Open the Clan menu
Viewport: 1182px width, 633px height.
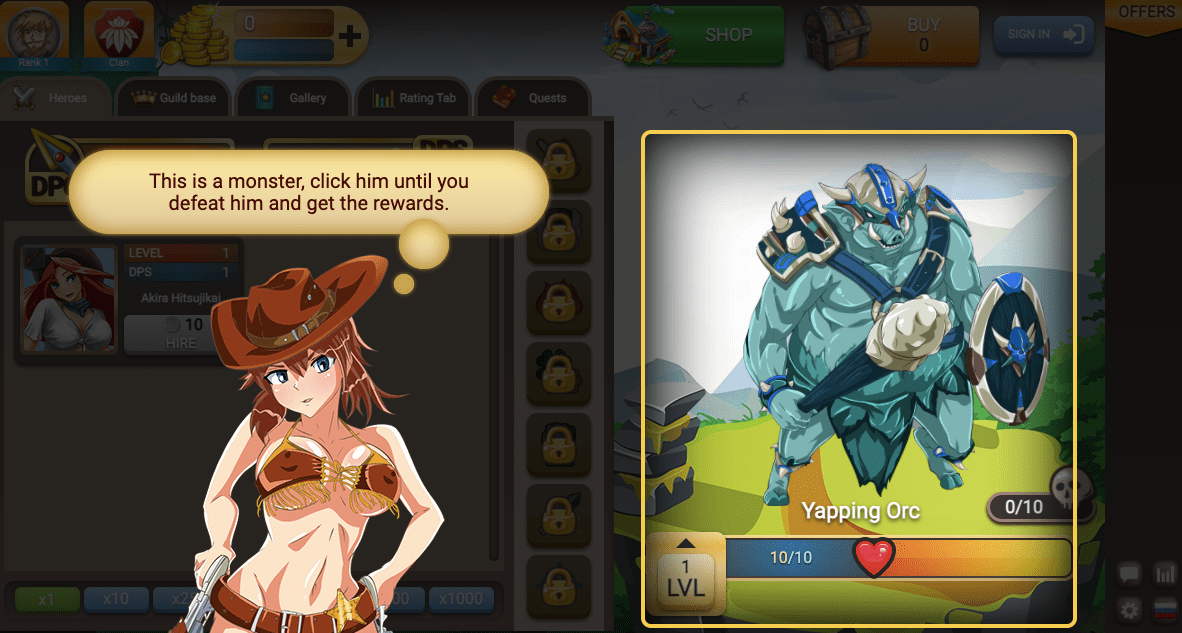(119, 35)
